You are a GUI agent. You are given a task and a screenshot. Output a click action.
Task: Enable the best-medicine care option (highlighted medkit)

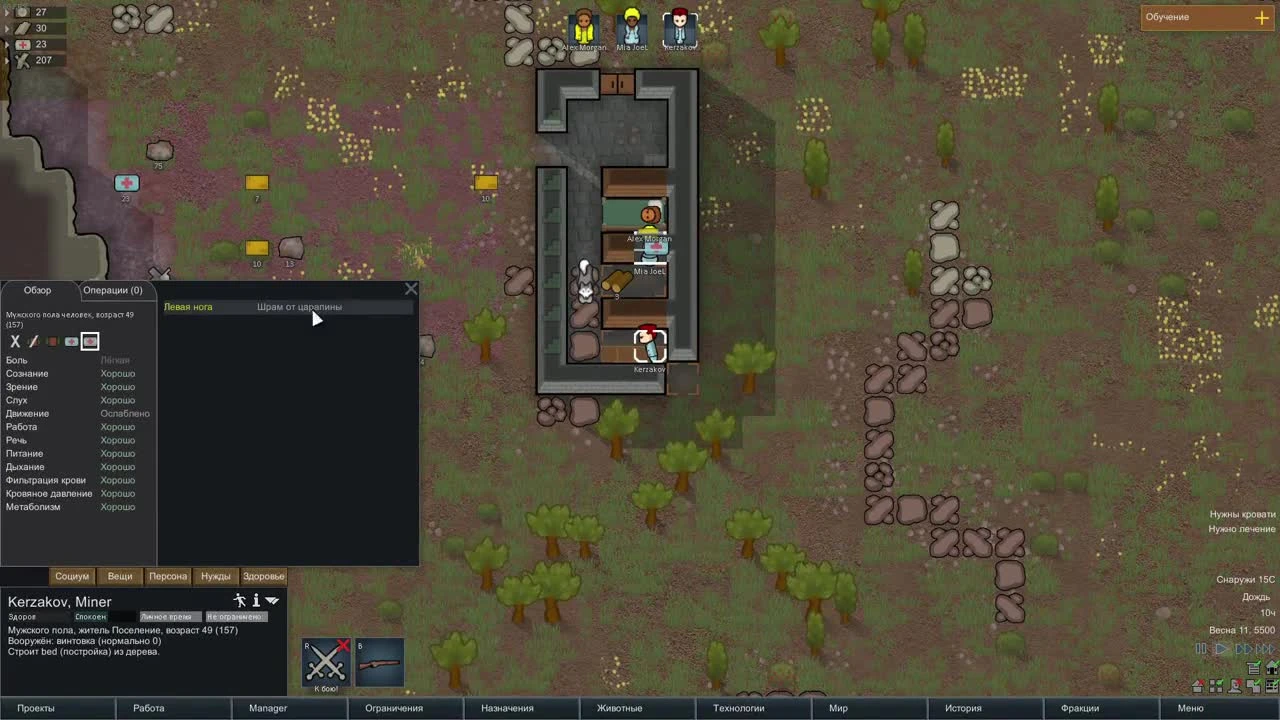point(89,341)
